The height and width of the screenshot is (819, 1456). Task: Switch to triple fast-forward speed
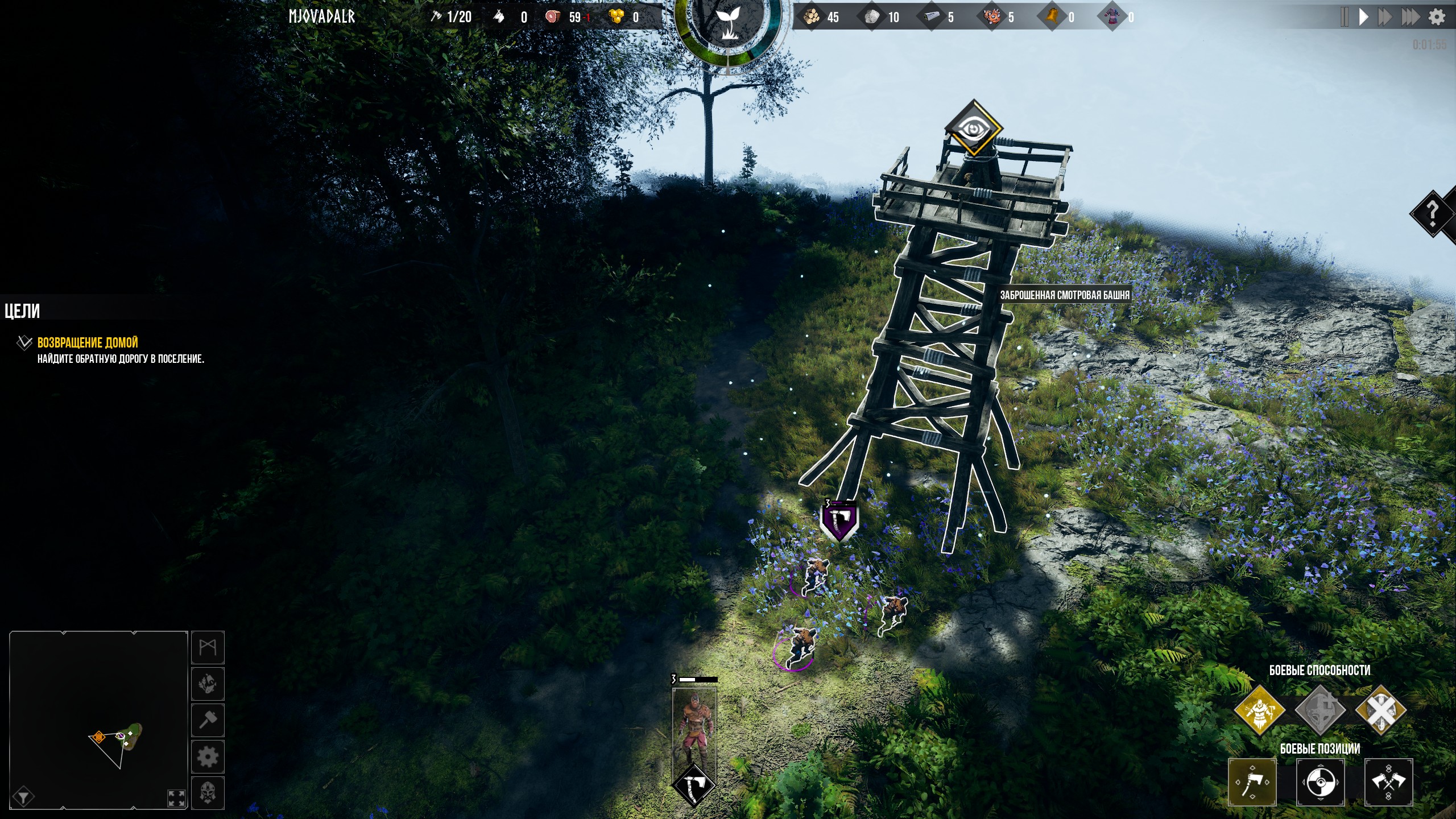tap(1410, 17)
